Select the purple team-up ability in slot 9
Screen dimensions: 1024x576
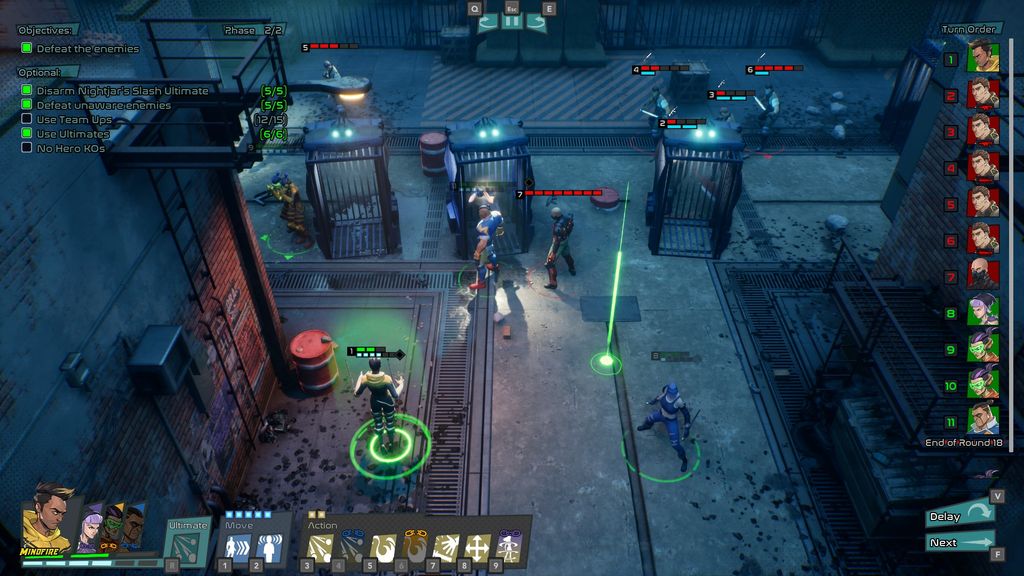click(x=509, y=546)
